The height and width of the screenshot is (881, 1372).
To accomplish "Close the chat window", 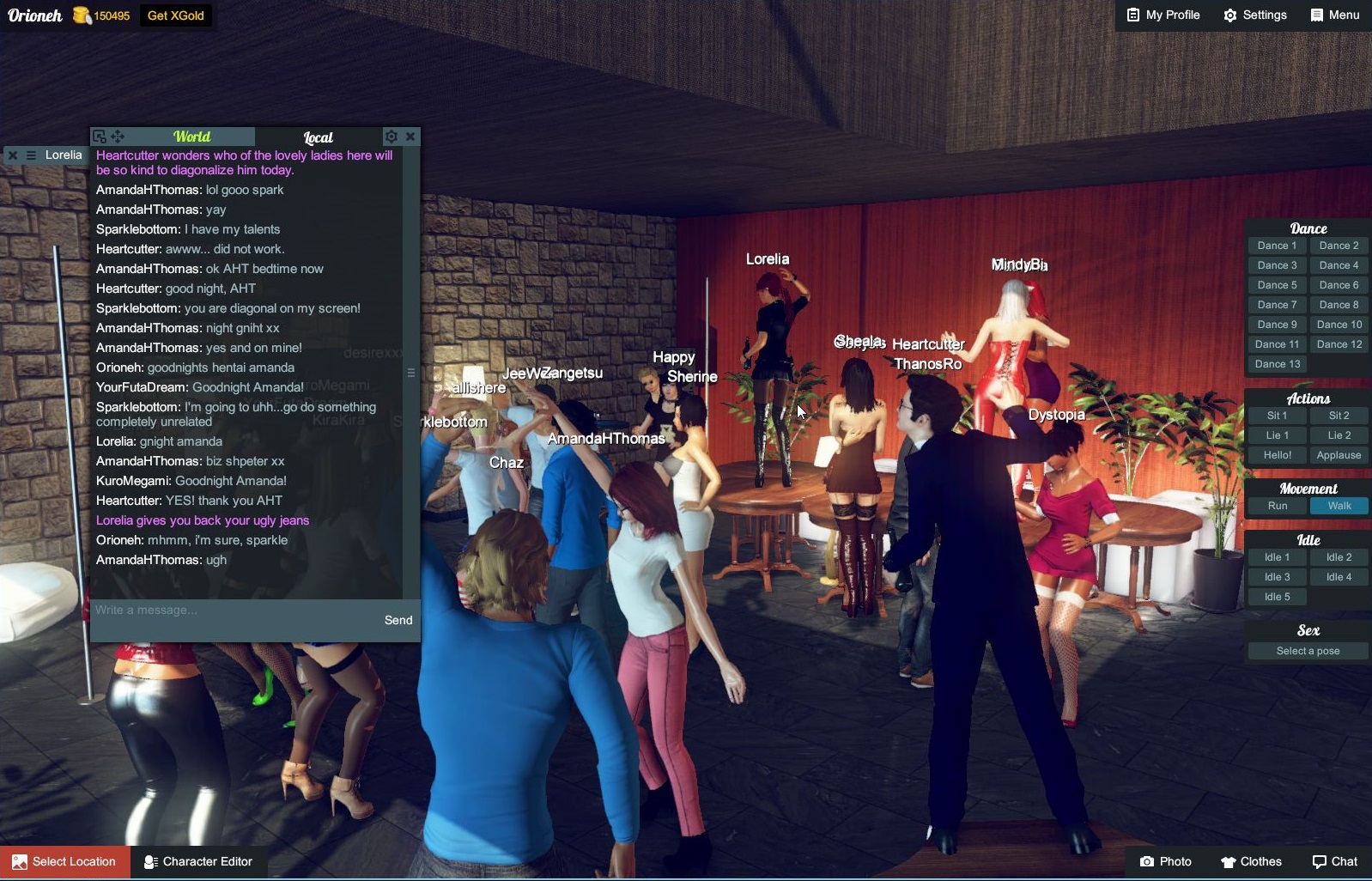I will click(410, 137).
